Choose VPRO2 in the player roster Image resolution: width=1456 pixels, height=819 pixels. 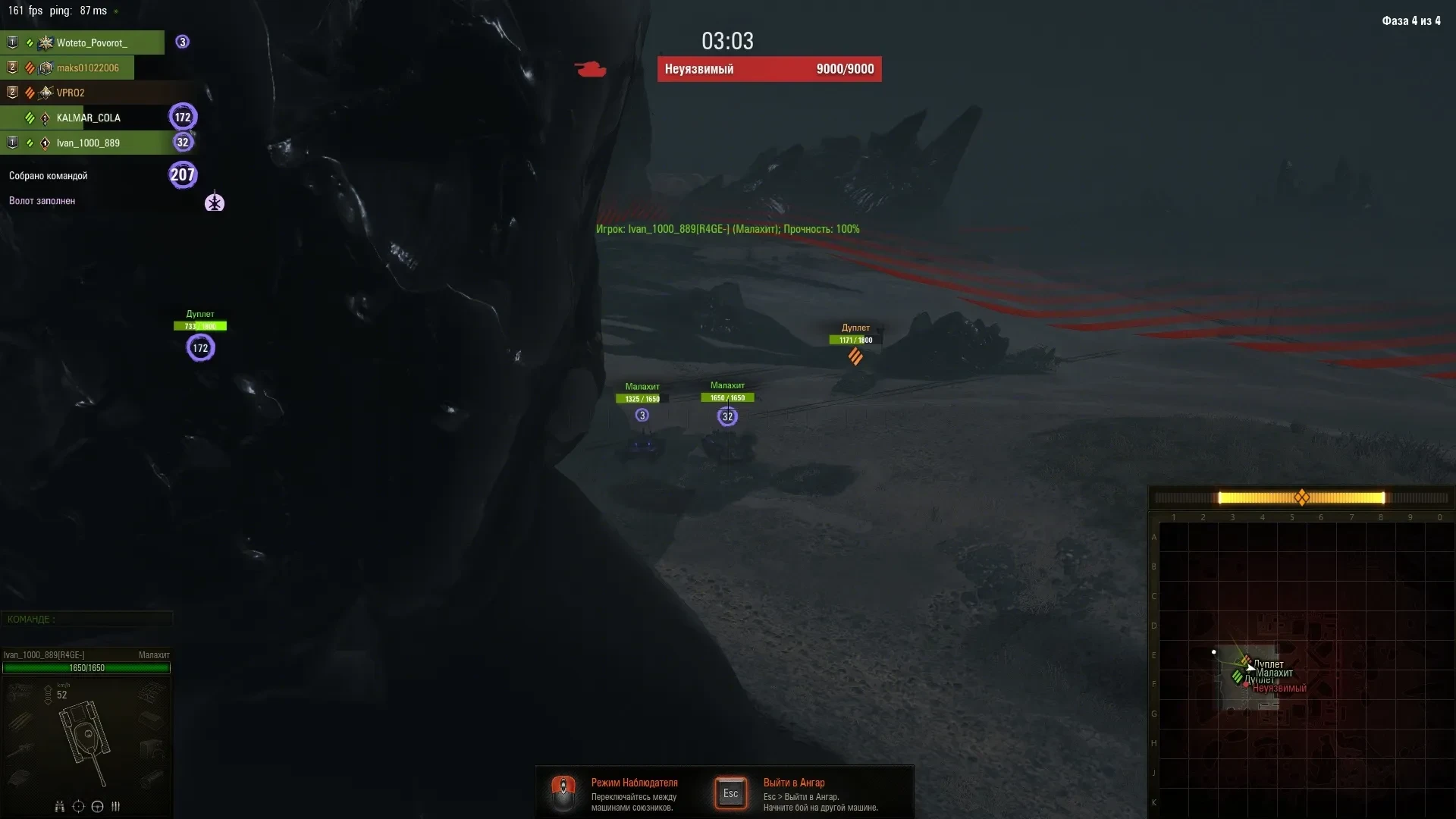[71, 93]
